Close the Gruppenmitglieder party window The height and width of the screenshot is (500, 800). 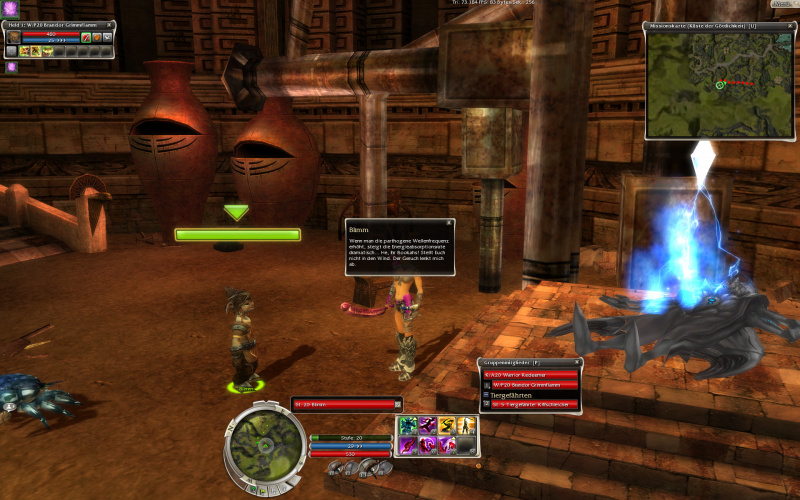pyautogui.click(x=576, y=362)
